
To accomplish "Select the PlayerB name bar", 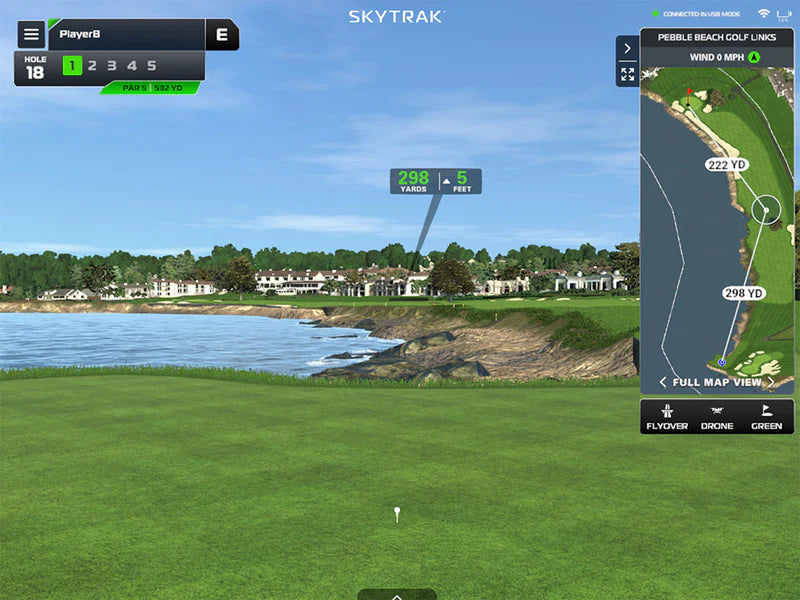I will point(125,34).
